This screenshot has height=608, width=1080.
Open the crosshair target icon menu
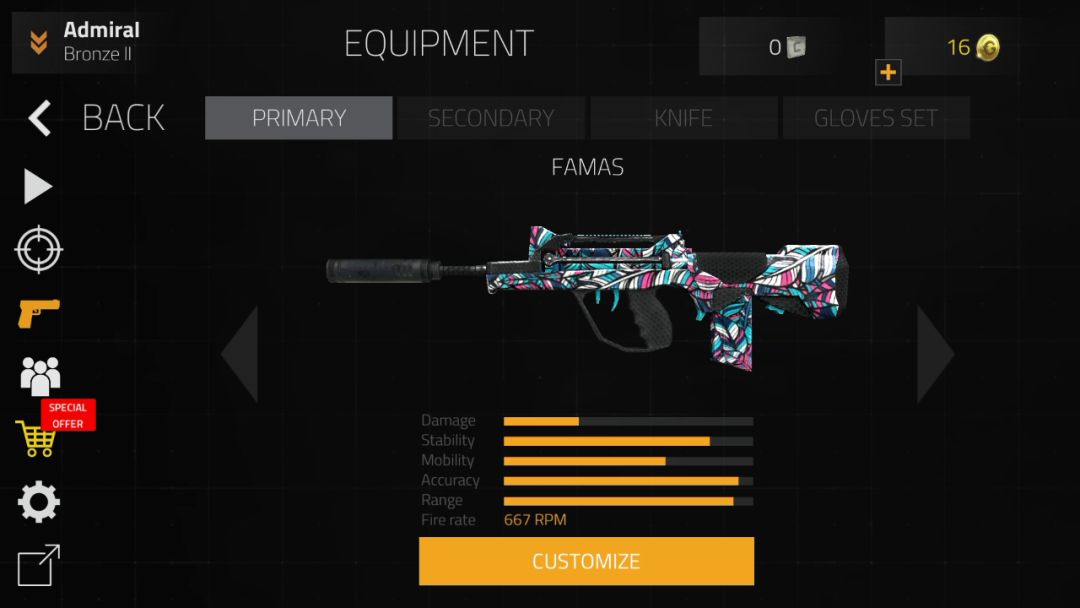click(x=39, y=250)
